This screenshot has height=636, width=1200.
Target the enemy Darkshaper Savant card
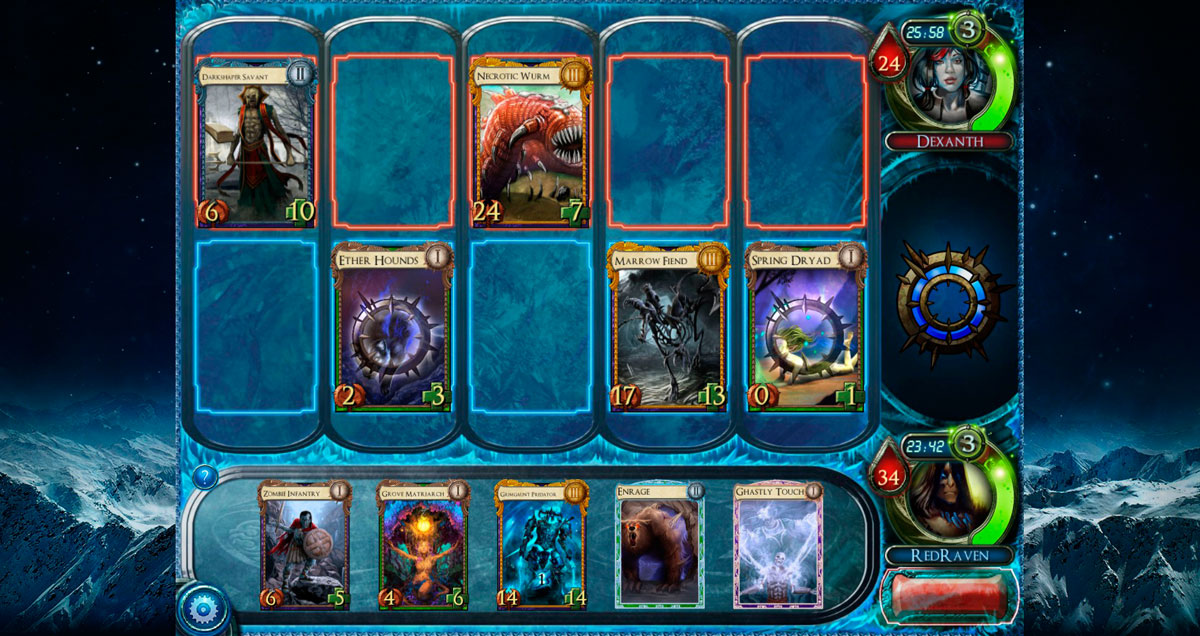click(x=257, y=141)
